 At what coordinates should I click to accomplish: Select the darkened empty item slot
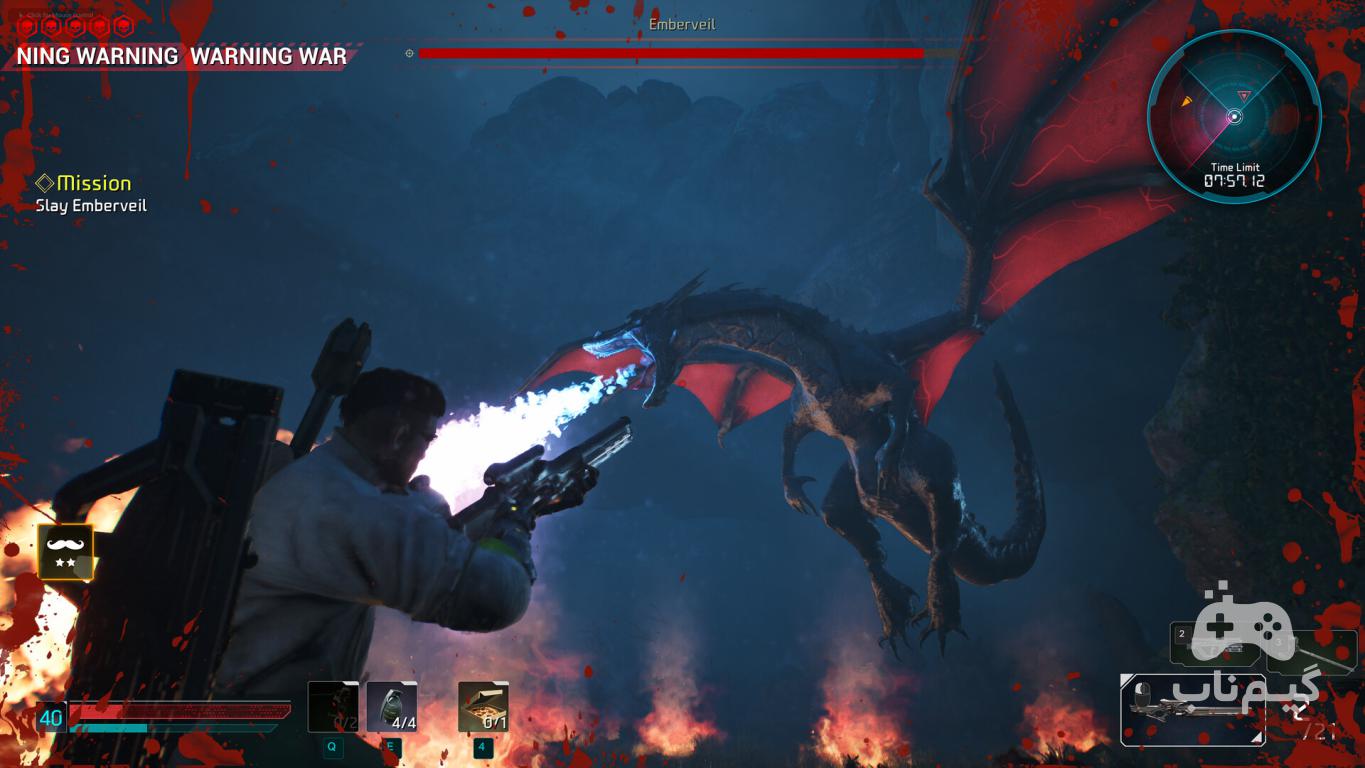[x=332, y=707]
